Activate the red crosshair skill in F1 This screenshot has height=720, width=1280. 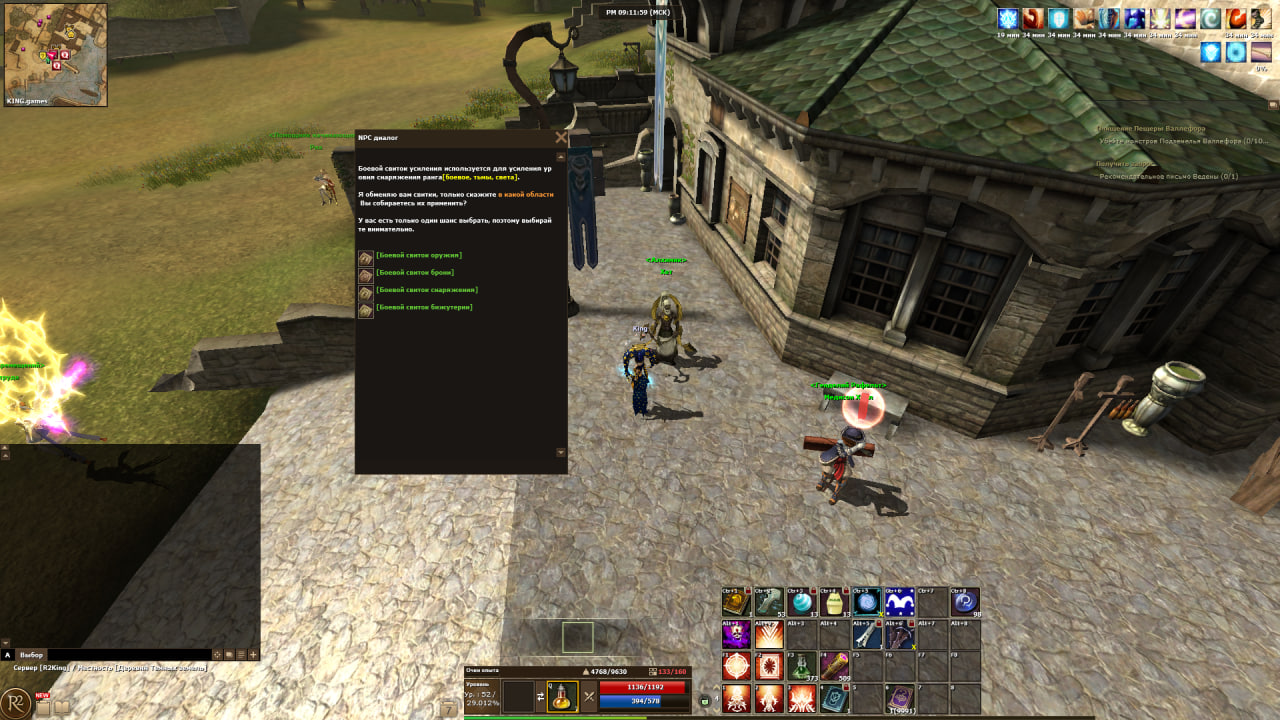coord(737,667)
